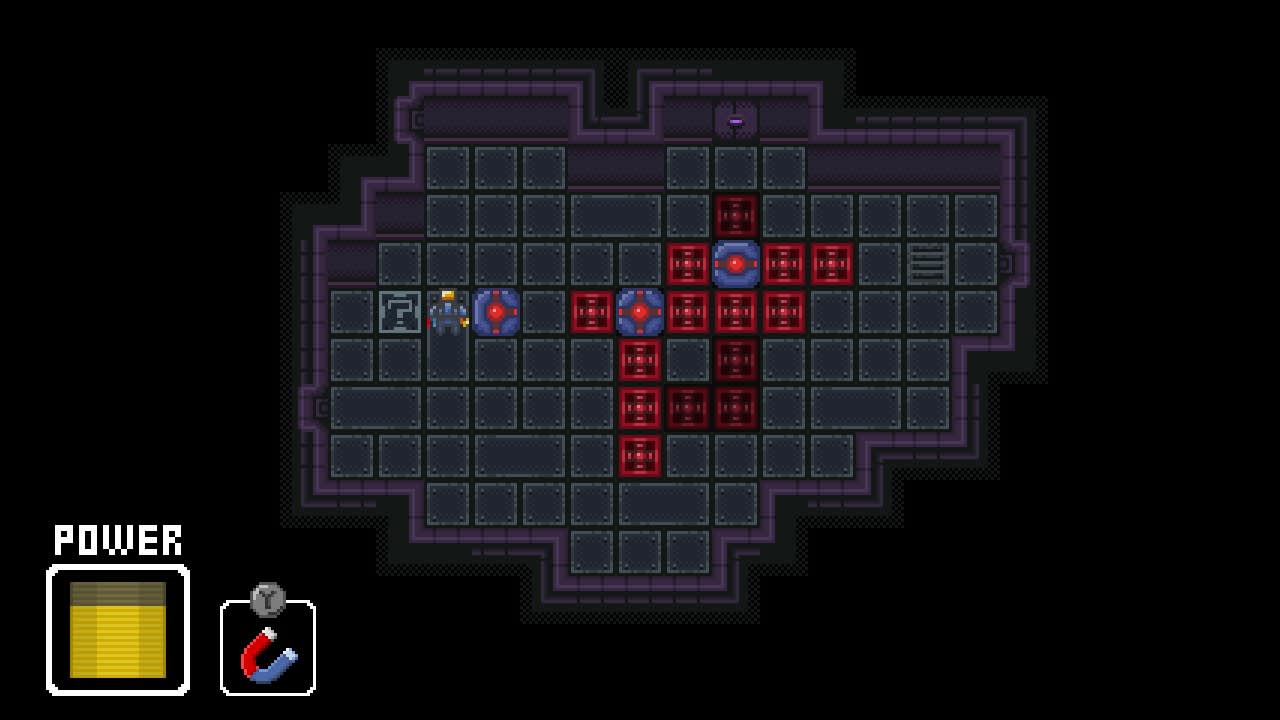Click the bottommost red tile of the vertical column
This screenshot has height=720, width=1280.
(640, 457)
